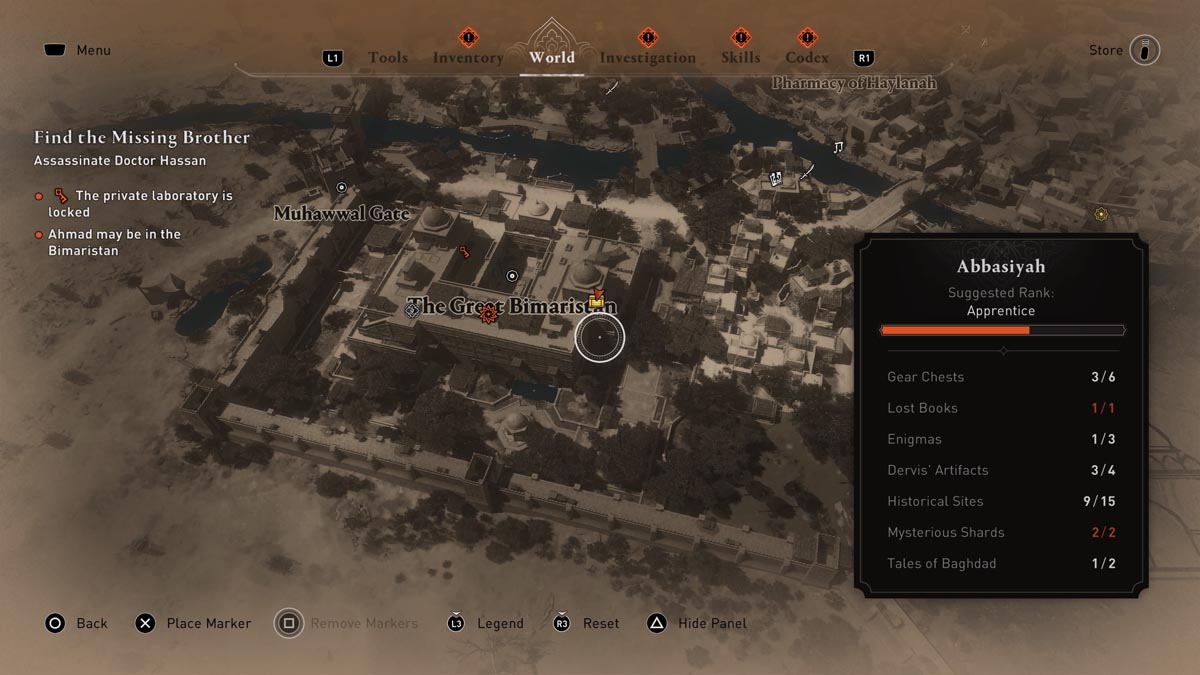The height and width of the screenshot is (675, 1200).
Task: Open the Menu option
Action: [x=93, y=50]
